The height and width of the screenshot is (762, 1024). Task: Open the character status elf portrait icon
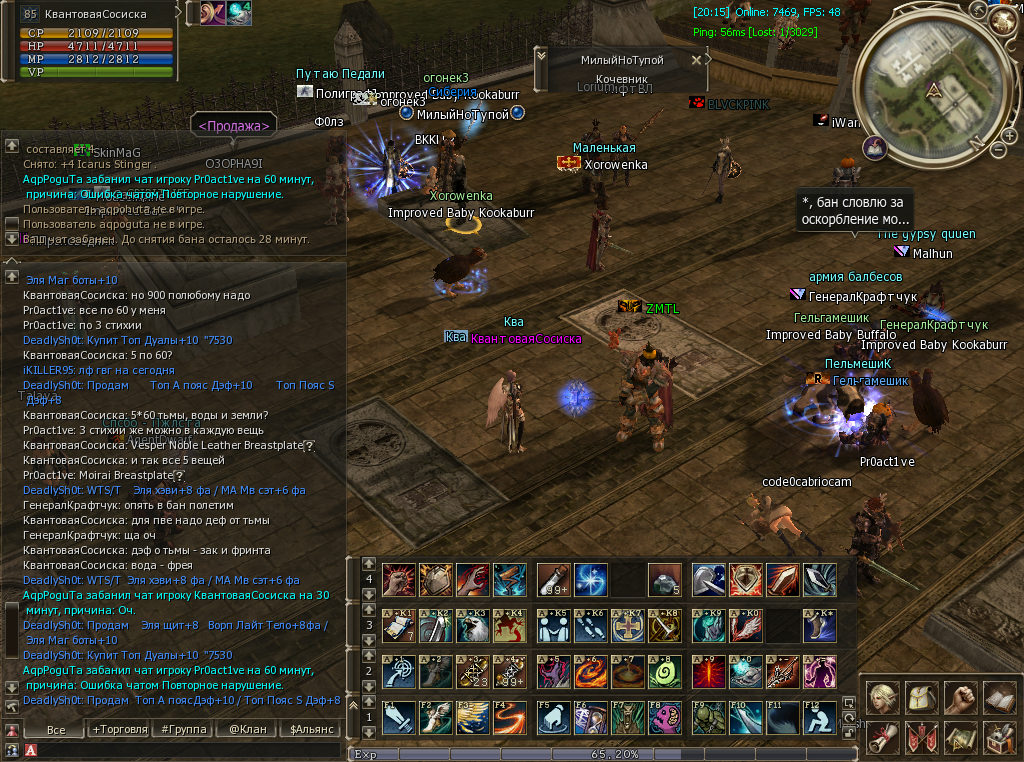(882, 697)
